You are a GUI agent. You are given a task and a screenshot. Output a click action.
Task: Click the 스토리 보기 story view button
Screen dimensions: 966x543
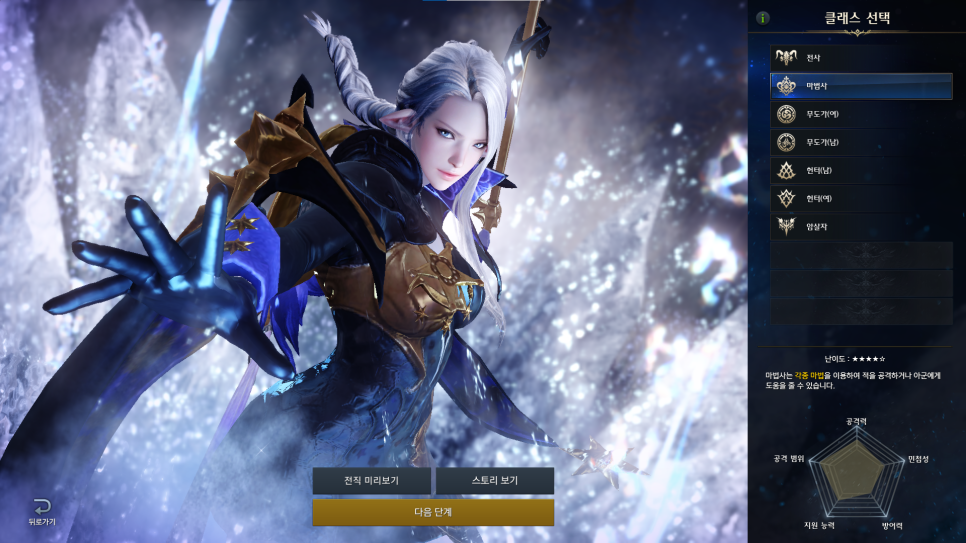click(494, 481)
